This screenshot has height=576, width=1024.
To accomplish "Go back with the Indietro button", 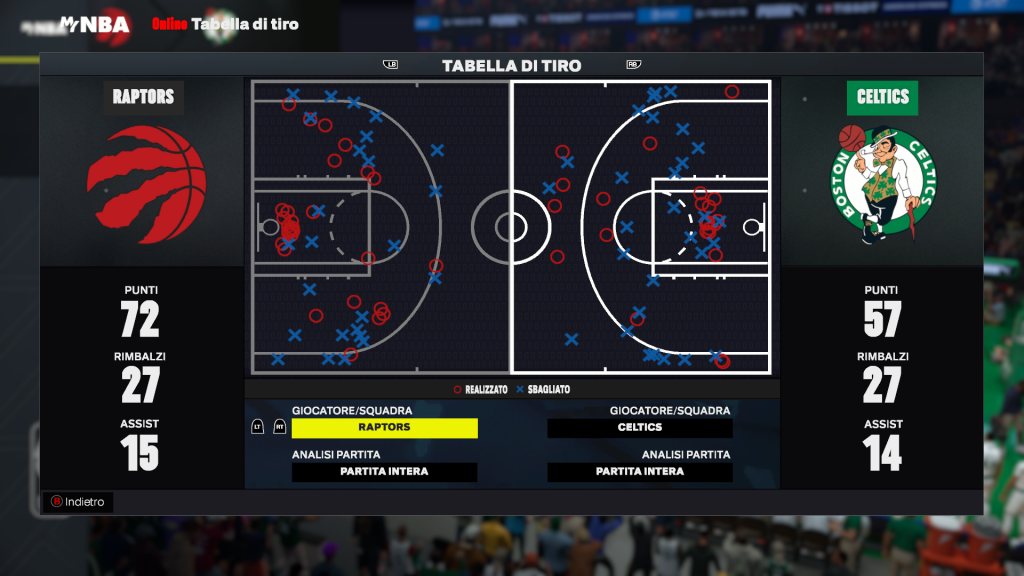I will click(77, 502).
